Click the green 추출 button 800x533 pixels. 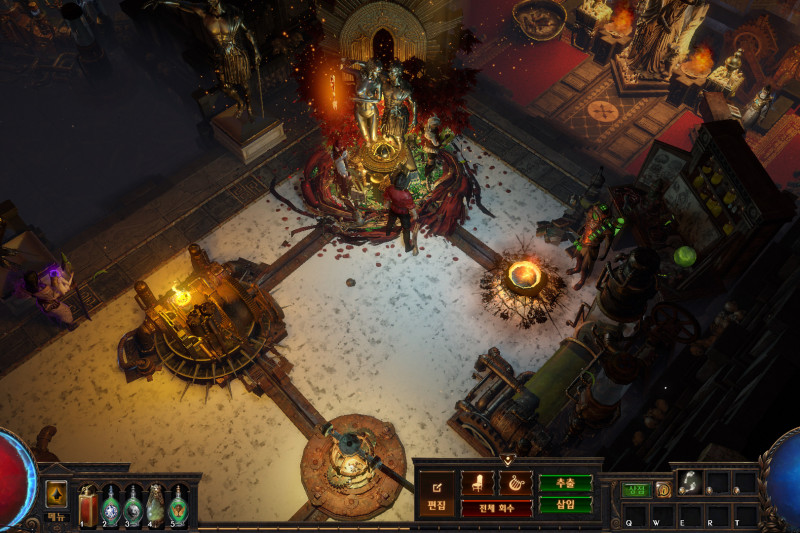tap(566, 483)
